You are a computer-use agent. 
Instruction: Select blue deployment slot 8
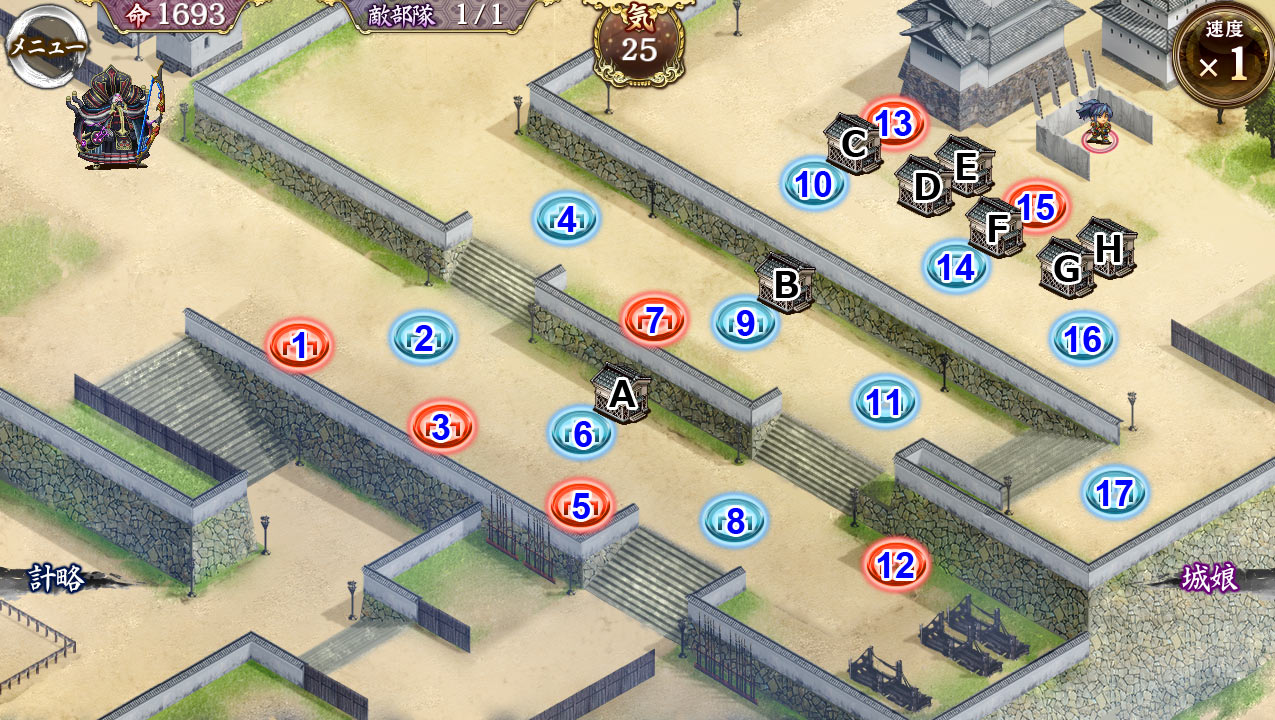[x=735, y=521]
